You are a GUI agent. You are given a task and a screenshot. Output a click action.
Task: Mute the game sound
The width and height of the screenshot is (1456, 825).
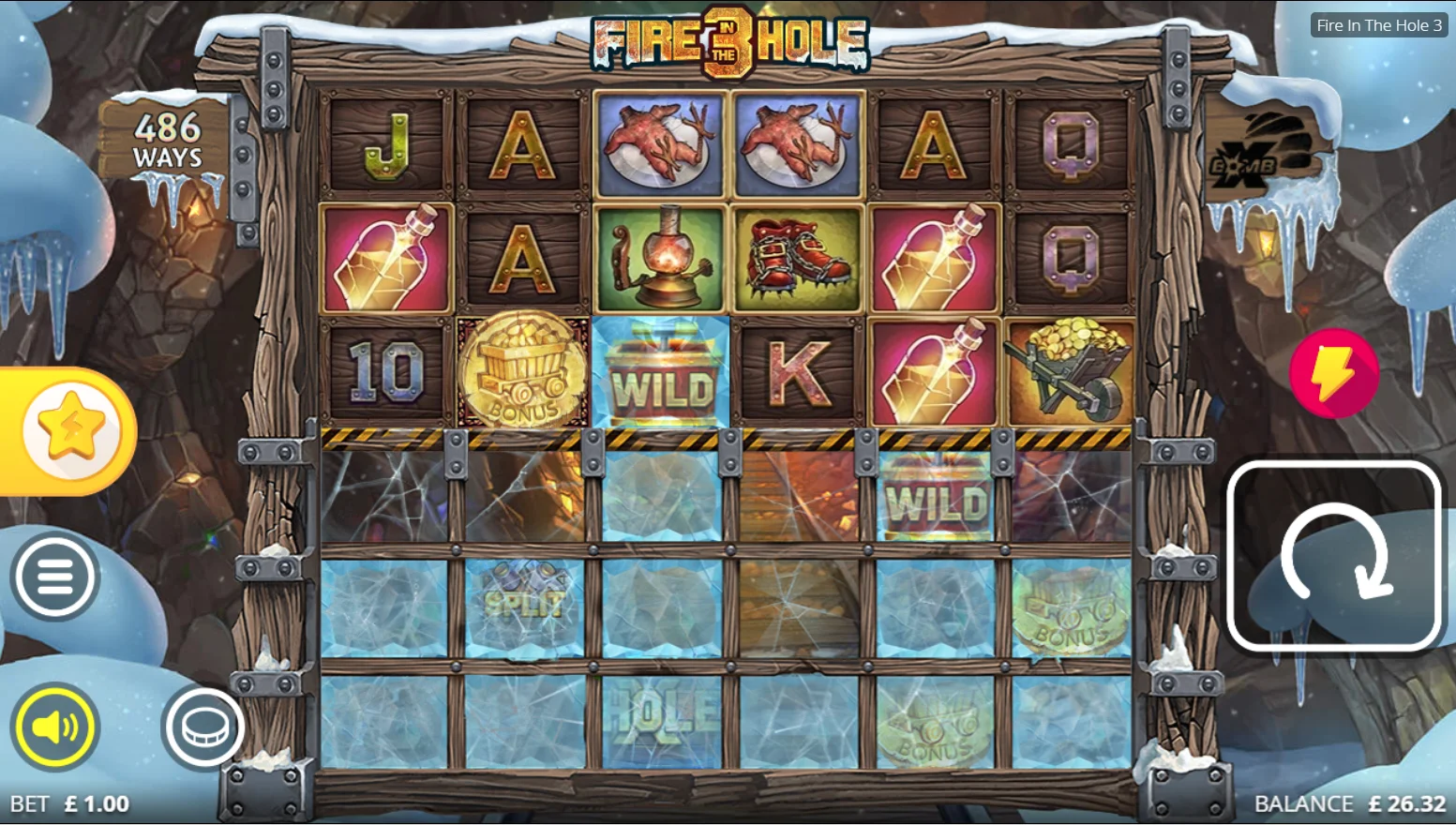(56, 727)
